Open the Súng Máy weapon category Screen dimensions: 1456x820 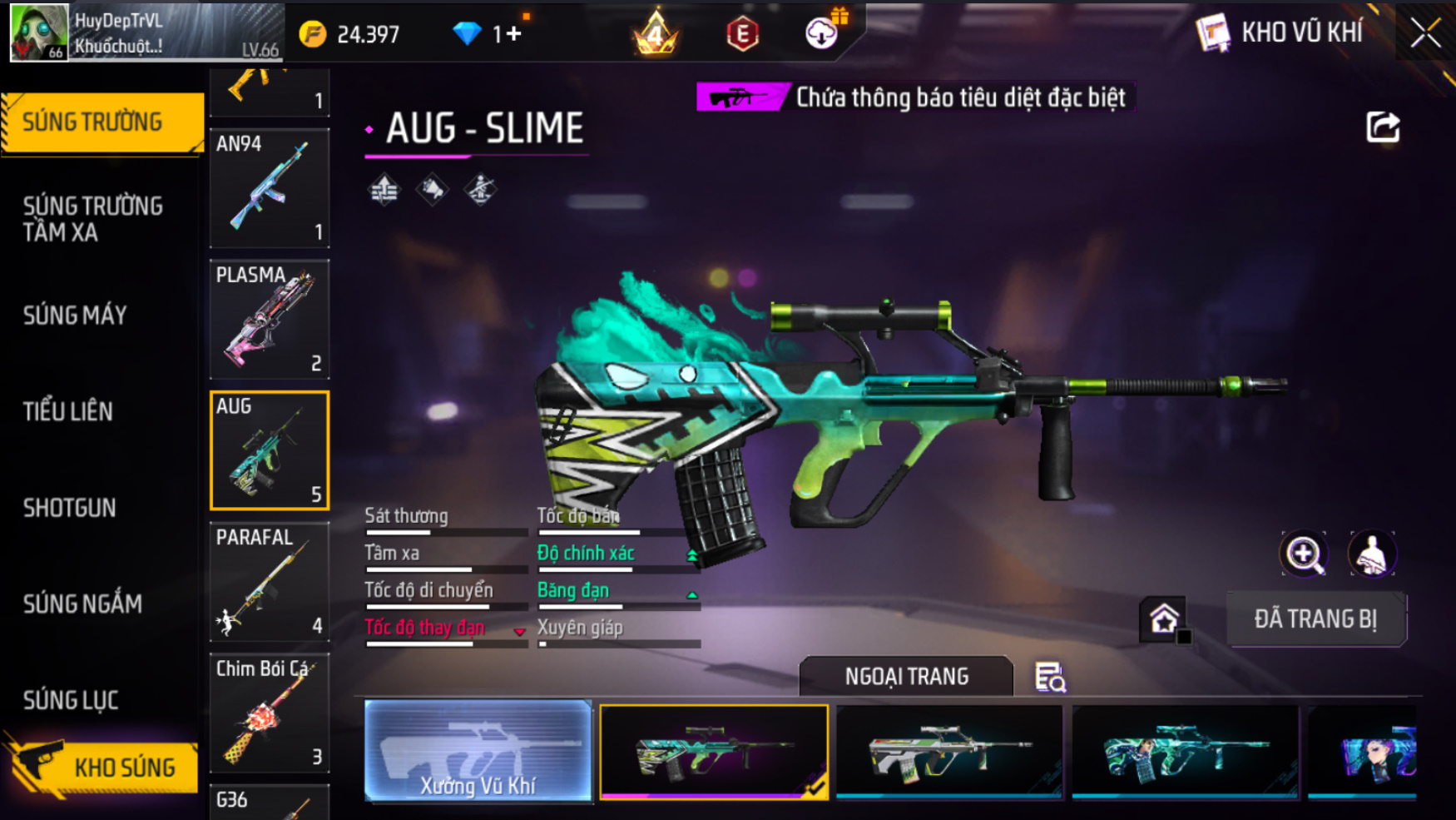pos(75,316)
